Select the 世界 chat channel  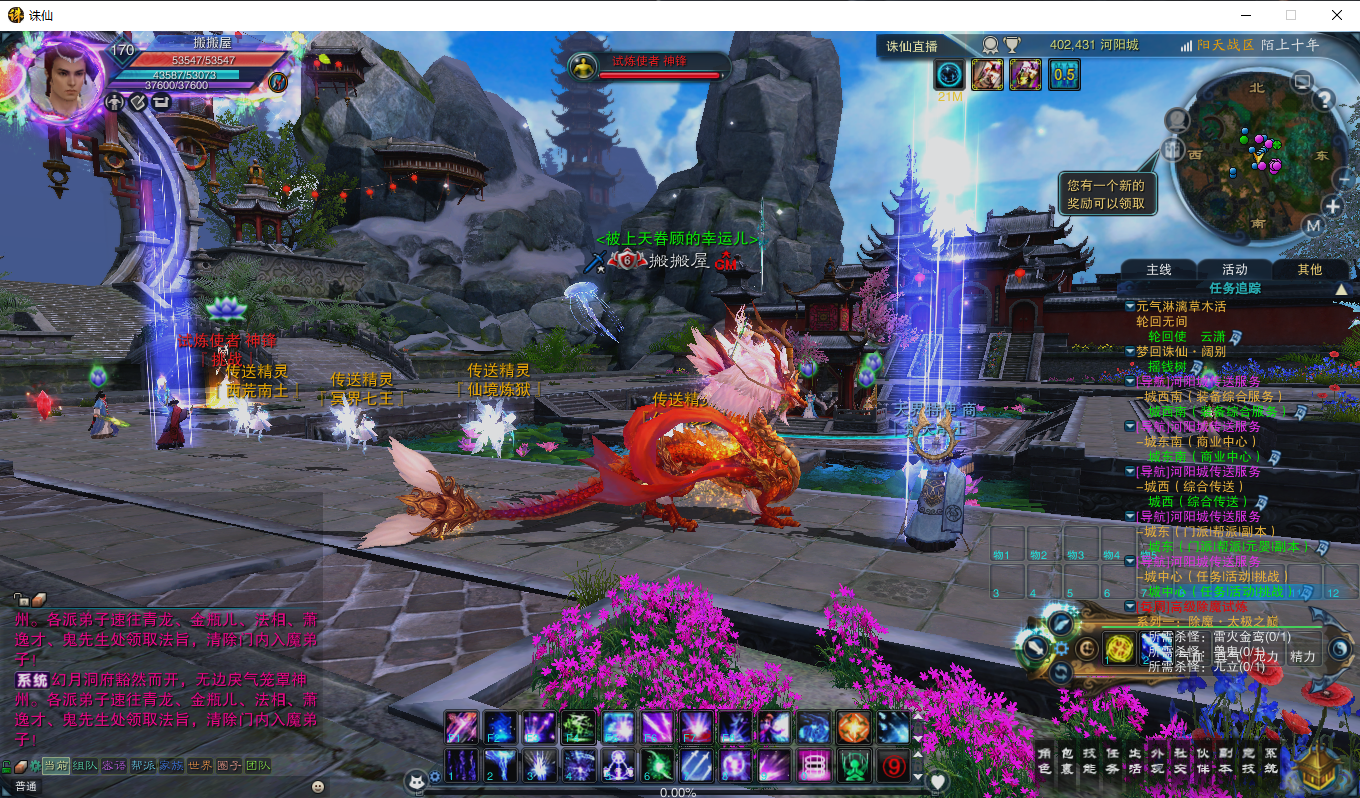coord(201,766)
